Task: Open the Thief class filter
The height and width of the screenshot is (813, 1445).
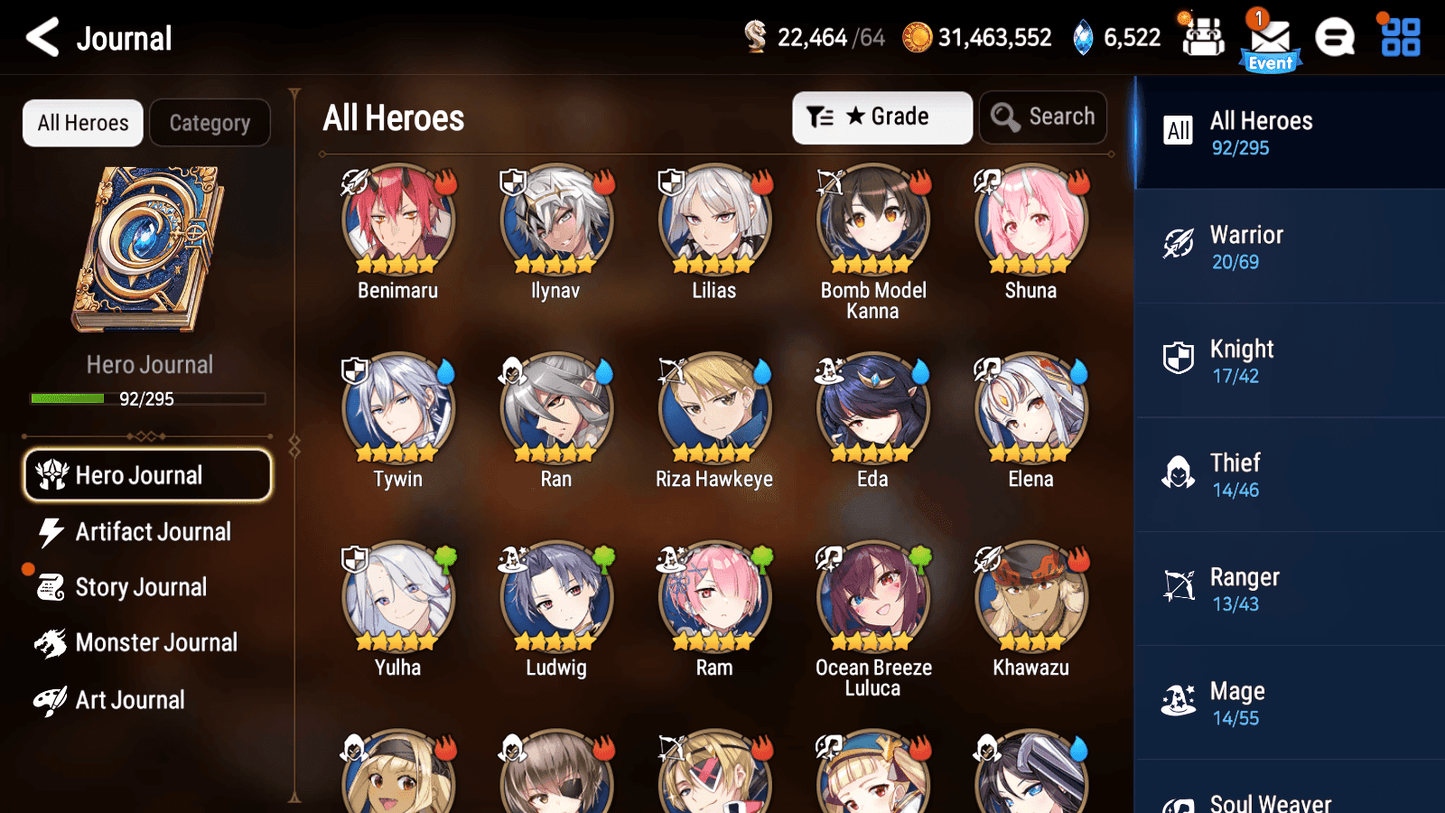Action: click(1180, 473)
